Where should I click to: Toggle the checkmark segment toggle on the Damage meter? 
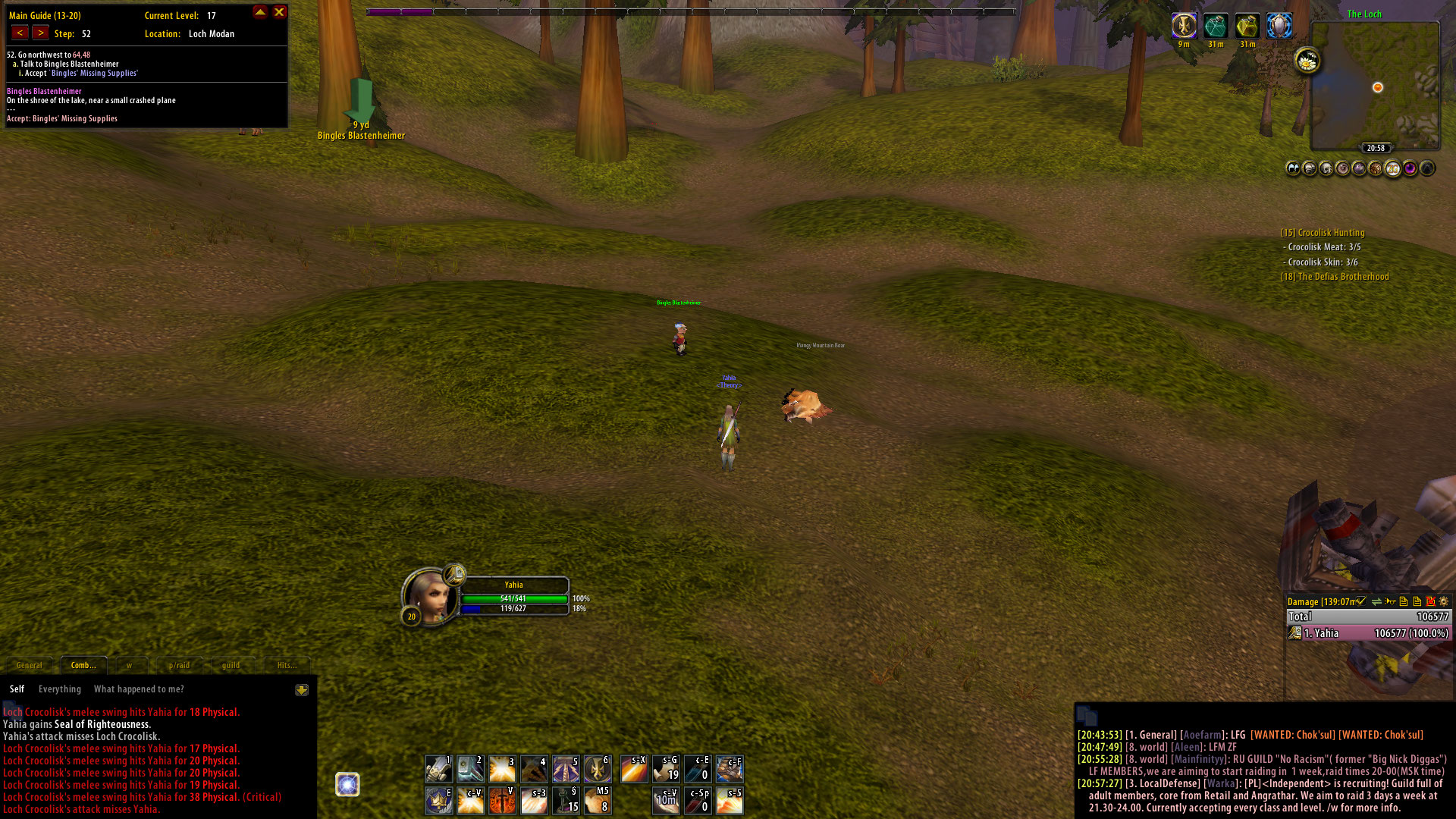(1360, 601)
